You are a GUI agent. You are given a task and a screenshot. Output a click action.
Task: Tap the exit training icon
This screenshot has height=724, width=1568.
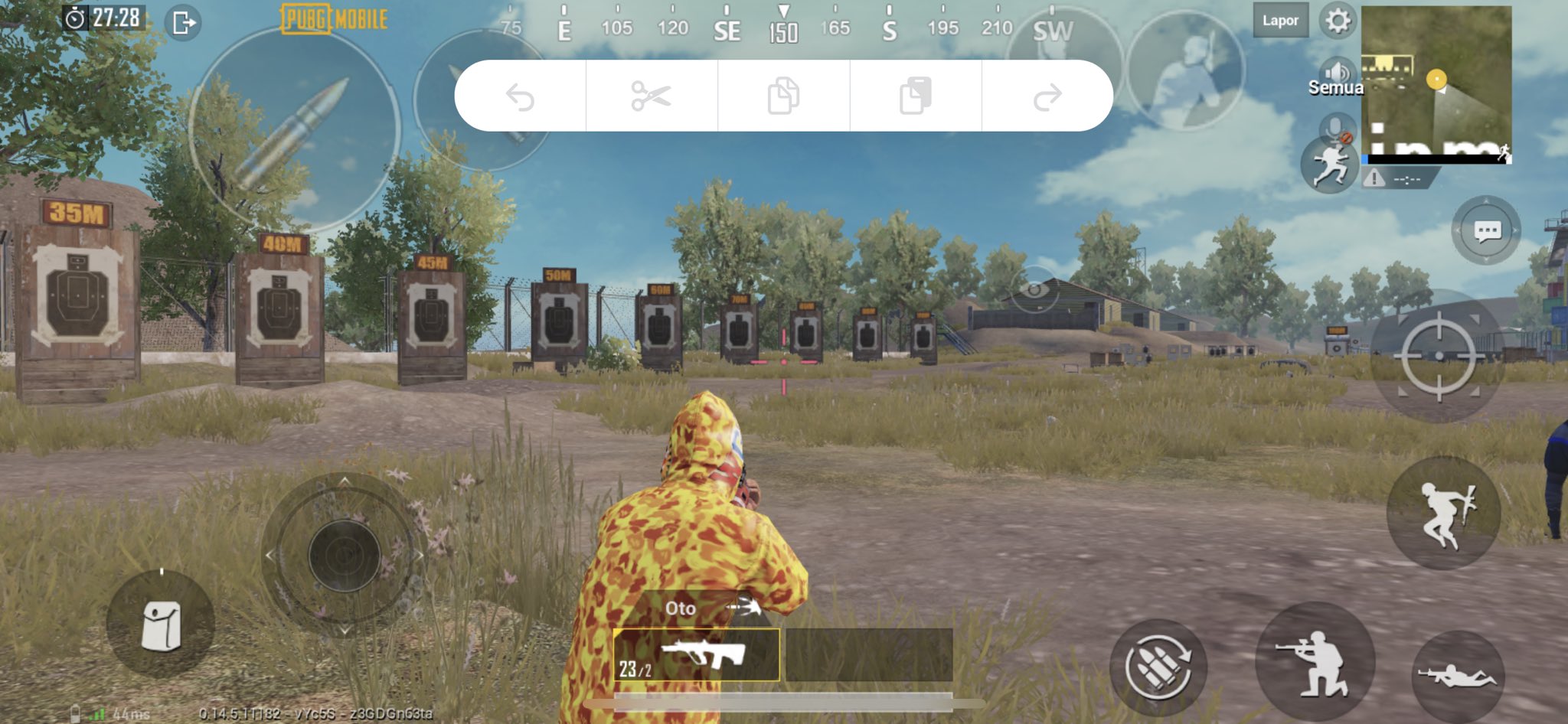[x=184, y=22]
